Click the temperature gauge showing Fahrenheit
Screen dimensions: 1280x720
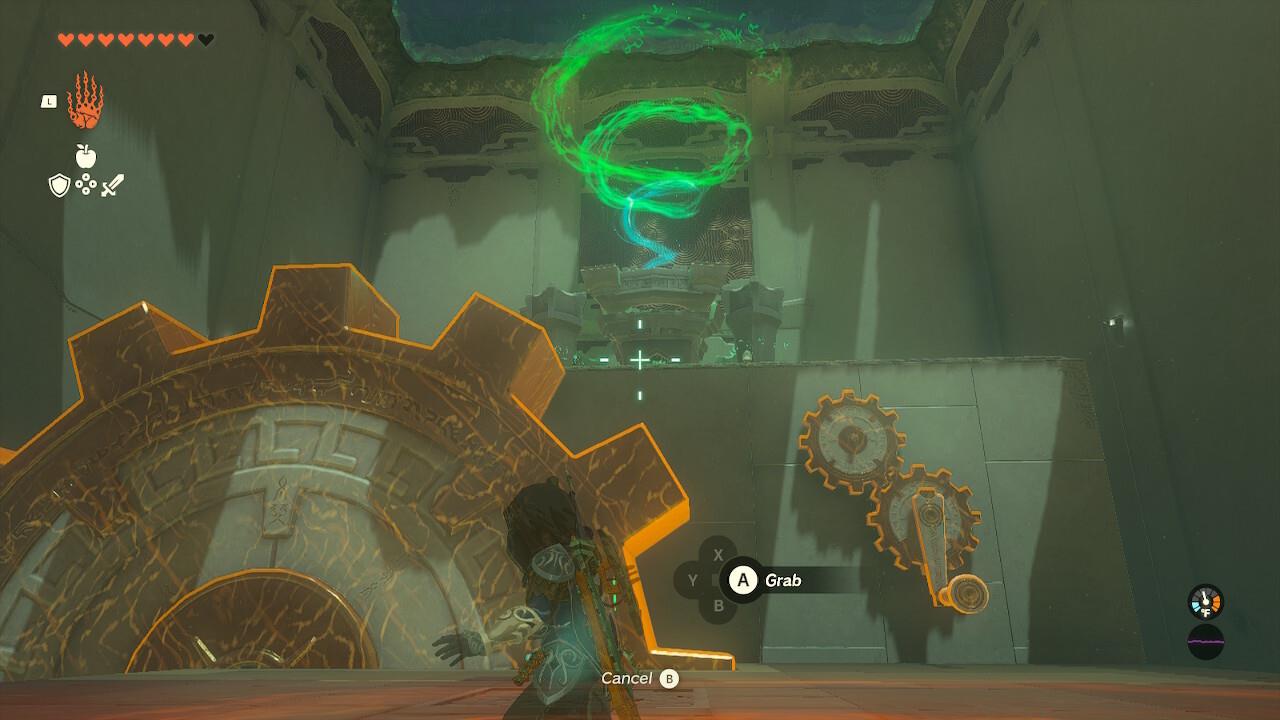pyautogui.click(x=1205, y=601)
